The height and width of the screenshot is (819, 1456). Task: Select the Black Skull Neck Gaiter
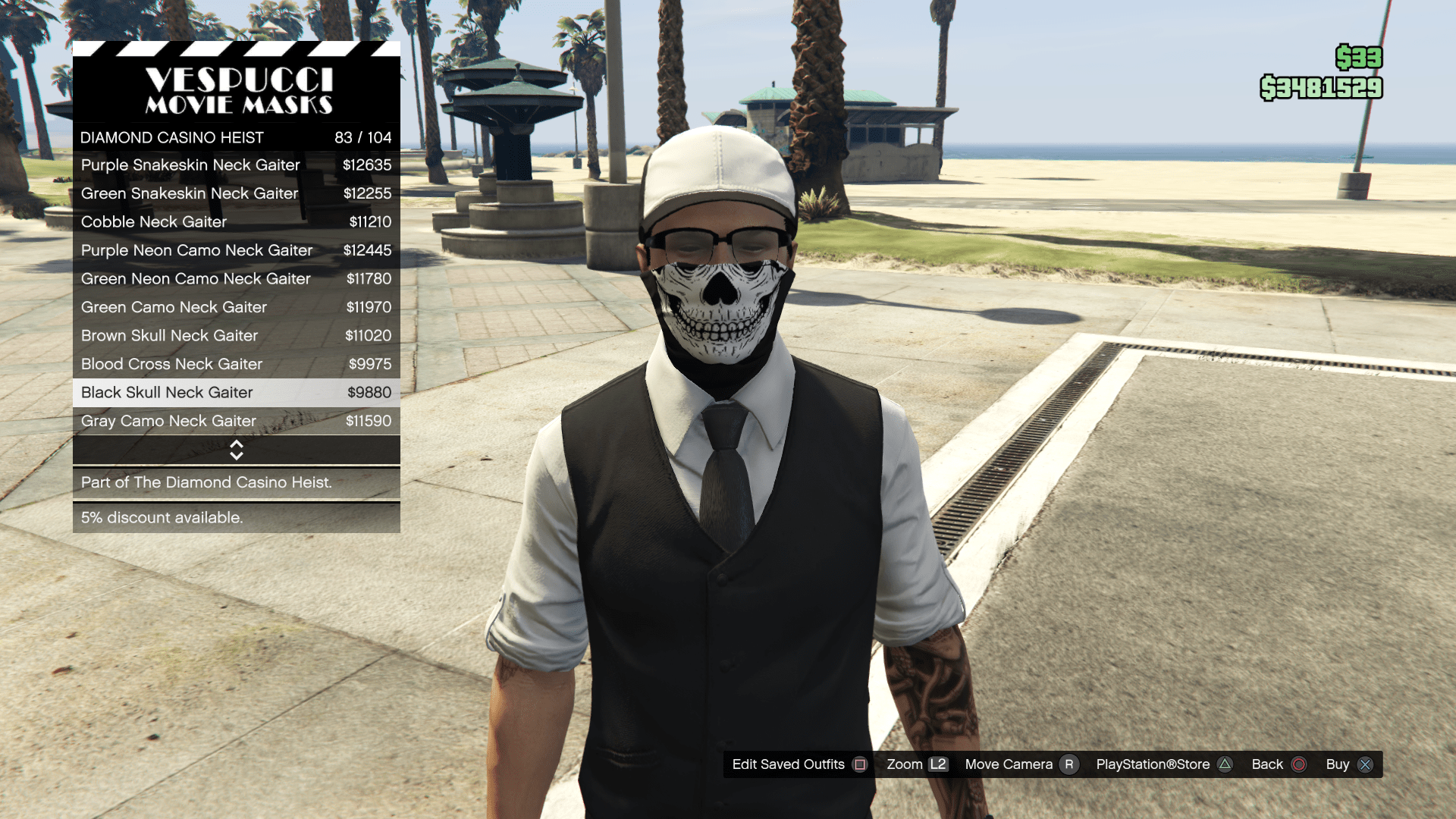click(236, 392)
